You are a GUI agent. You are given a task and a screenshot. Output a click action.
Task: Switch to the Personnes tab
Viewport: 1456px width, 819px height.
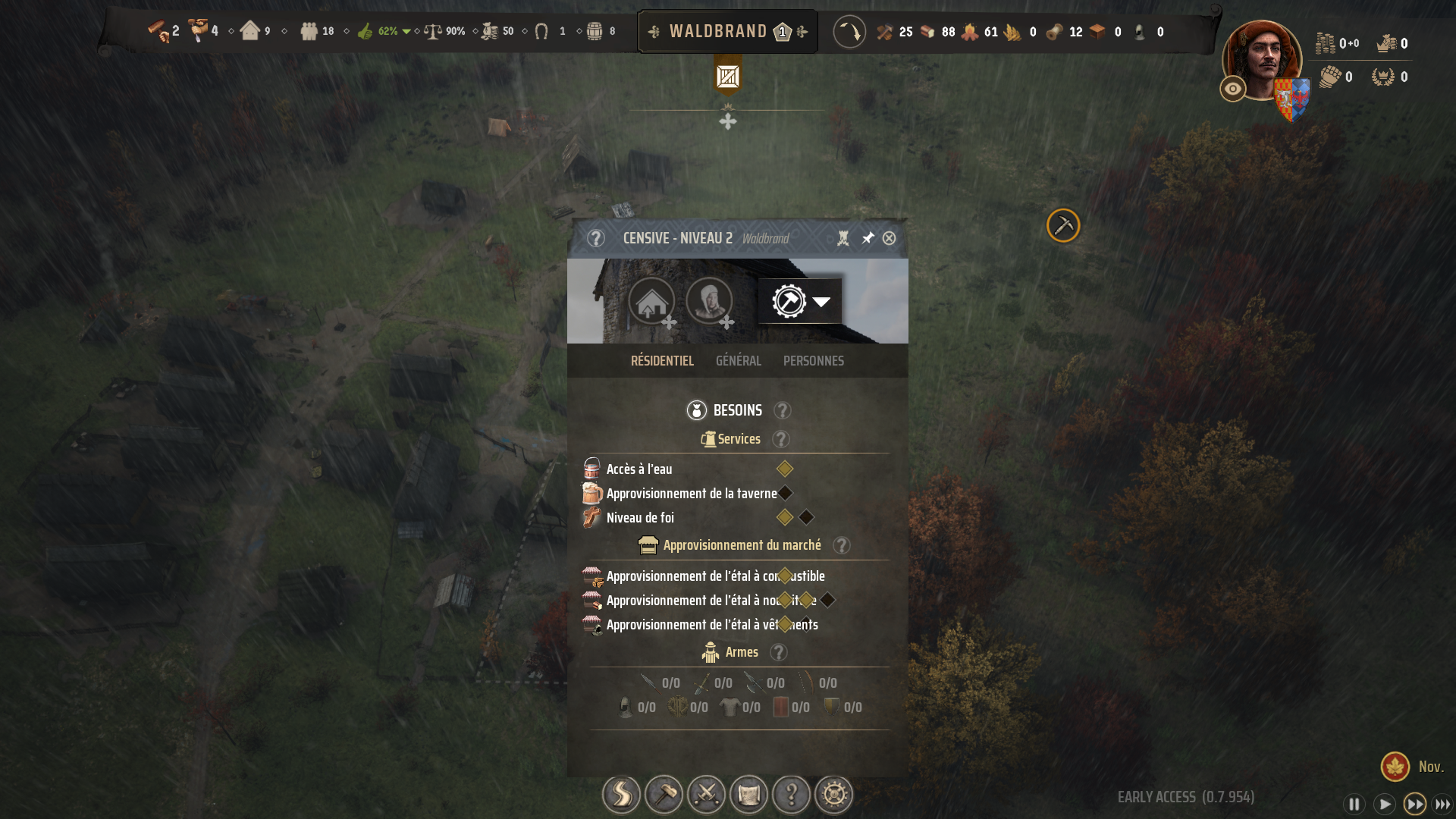coord(813,361)
